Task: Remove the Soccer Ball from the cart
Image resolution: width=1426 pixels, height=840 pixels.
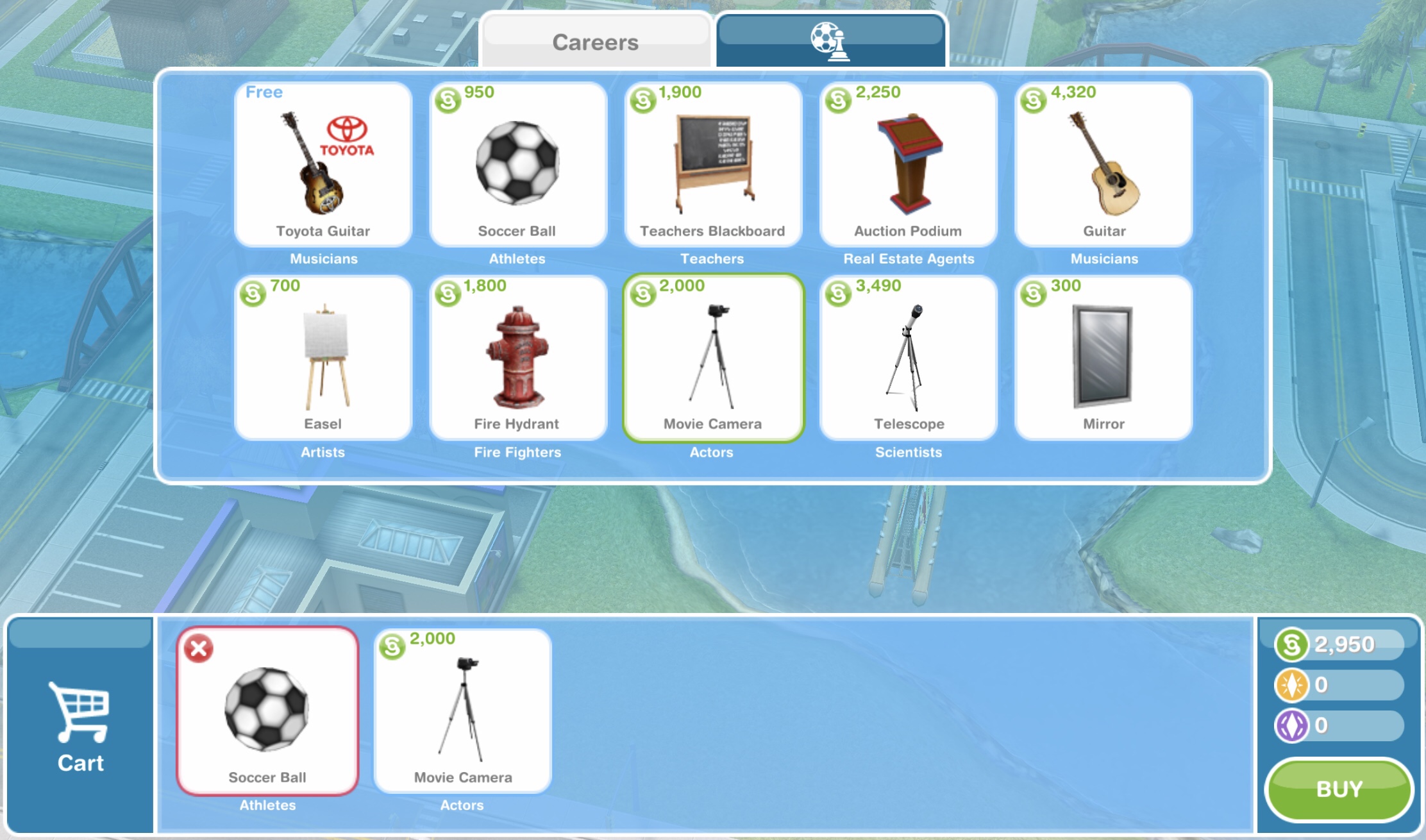Action: (199, 648)
